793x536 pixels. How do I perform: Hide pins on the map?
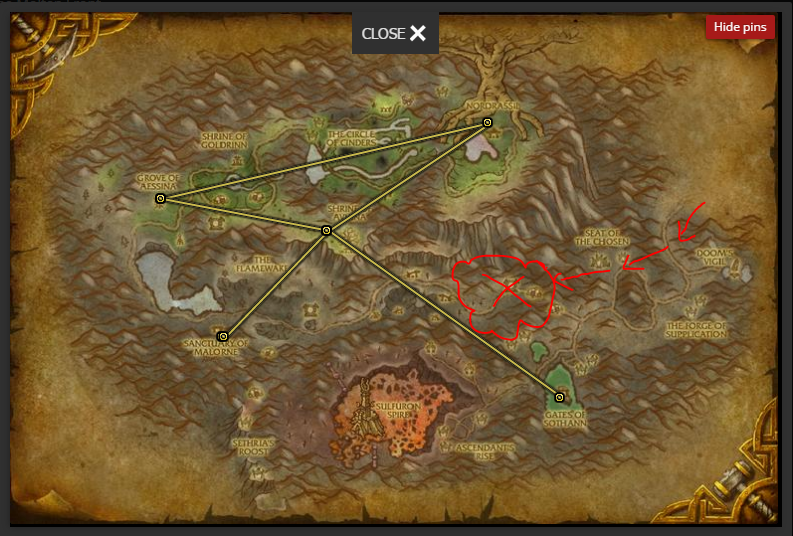tap(740, 27)
